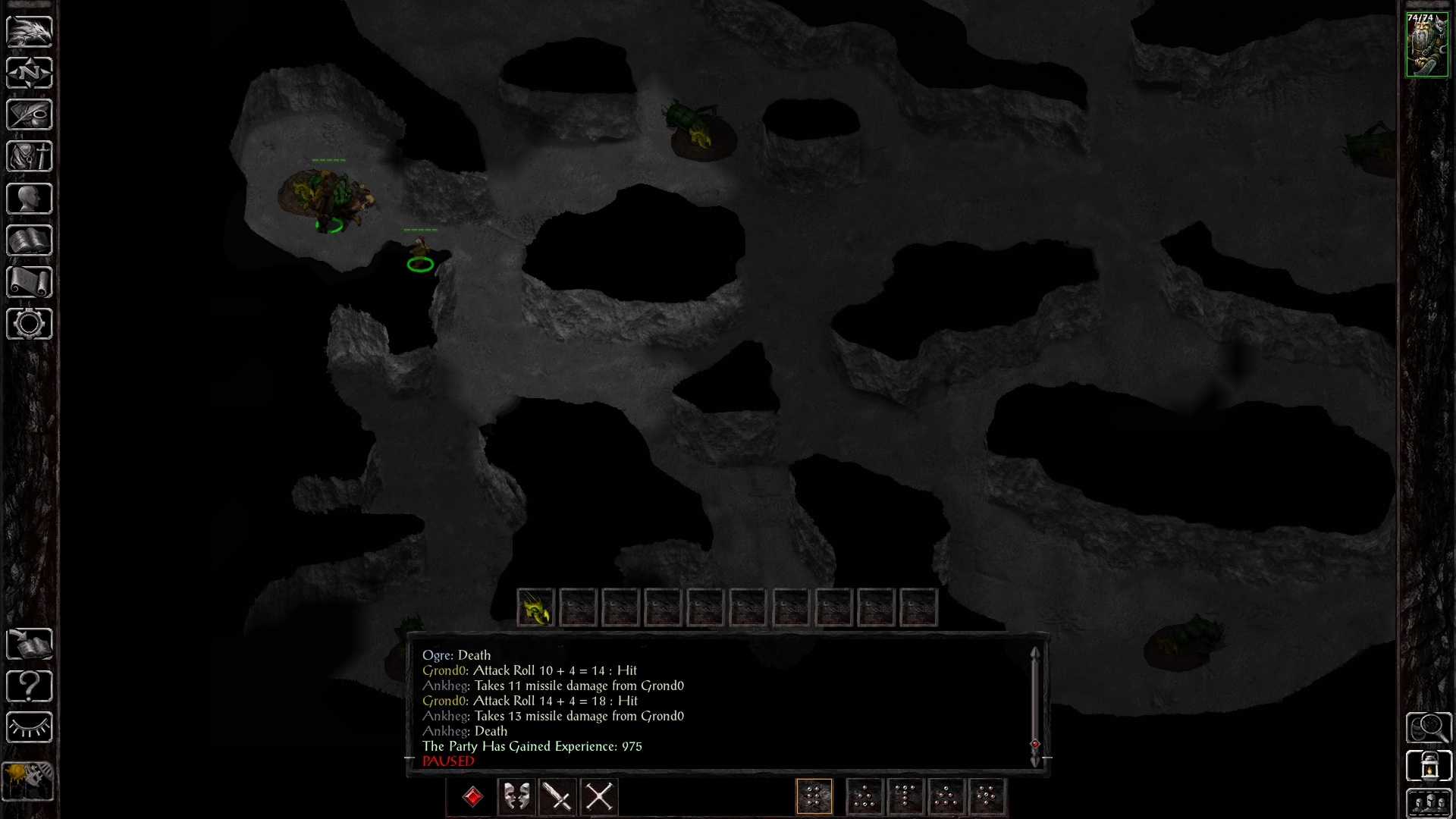Open the journal quill and inkwell button
This screenshot has height=819, width=1456.
coord(30,115)
